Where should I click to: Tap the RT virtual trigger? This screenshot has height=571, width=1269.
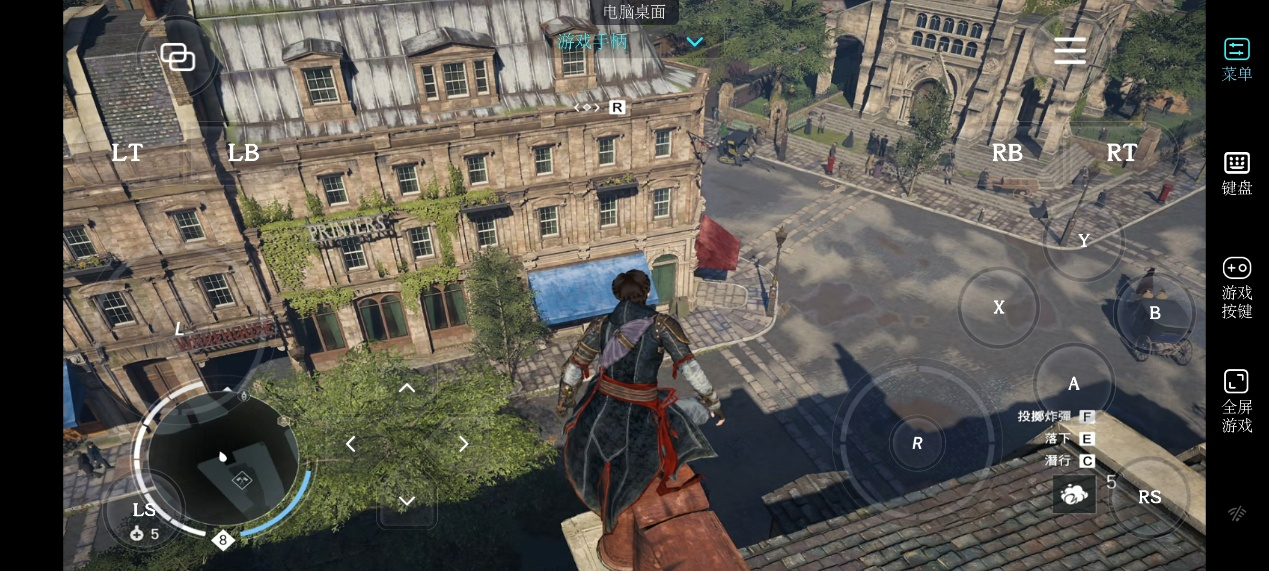pos(1122,153)
